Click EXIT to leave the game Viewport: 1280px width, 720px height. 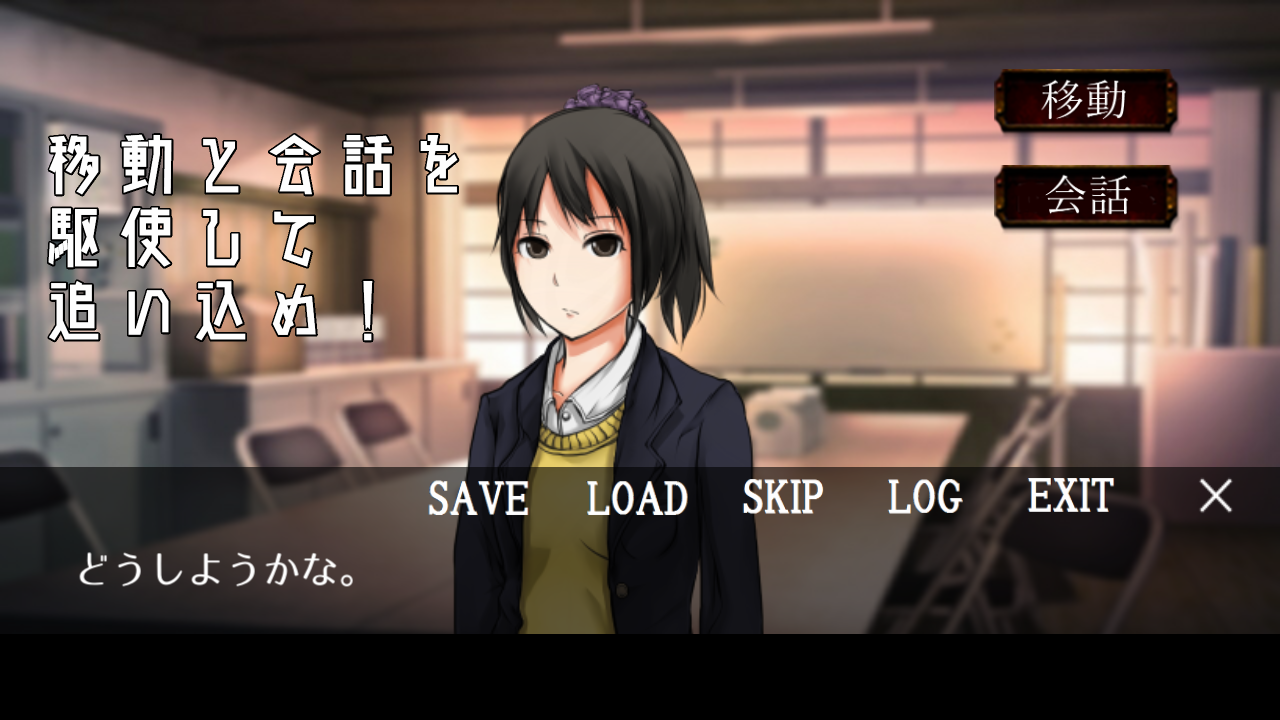pyautogui.click(x=1070, y=498)
